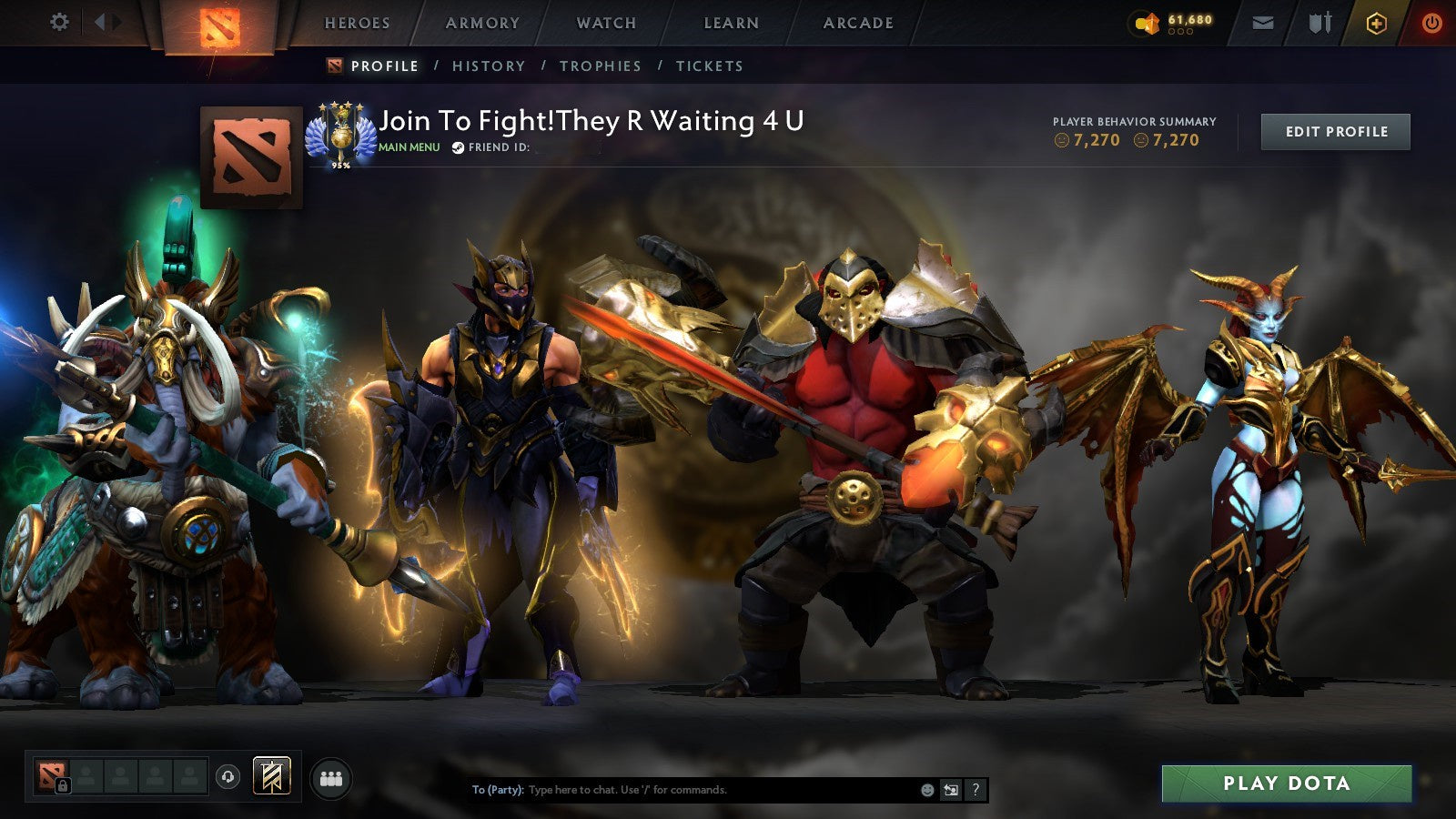Open the help question mark icon
Screen dimensions: 1456x819
(x=976, y=790)
